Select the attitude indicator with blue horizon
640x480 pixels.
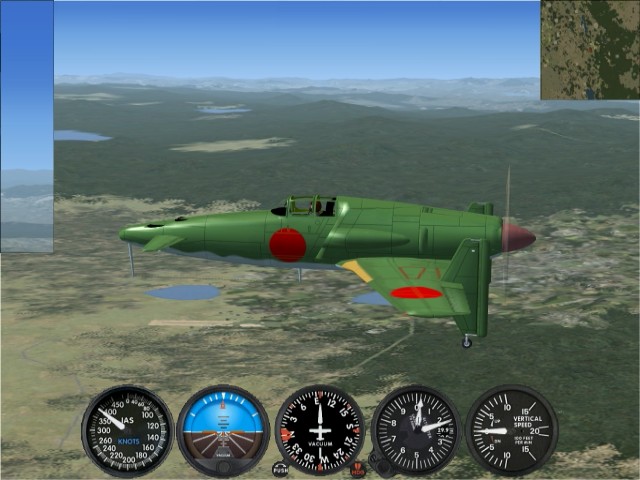coord(223,430)
